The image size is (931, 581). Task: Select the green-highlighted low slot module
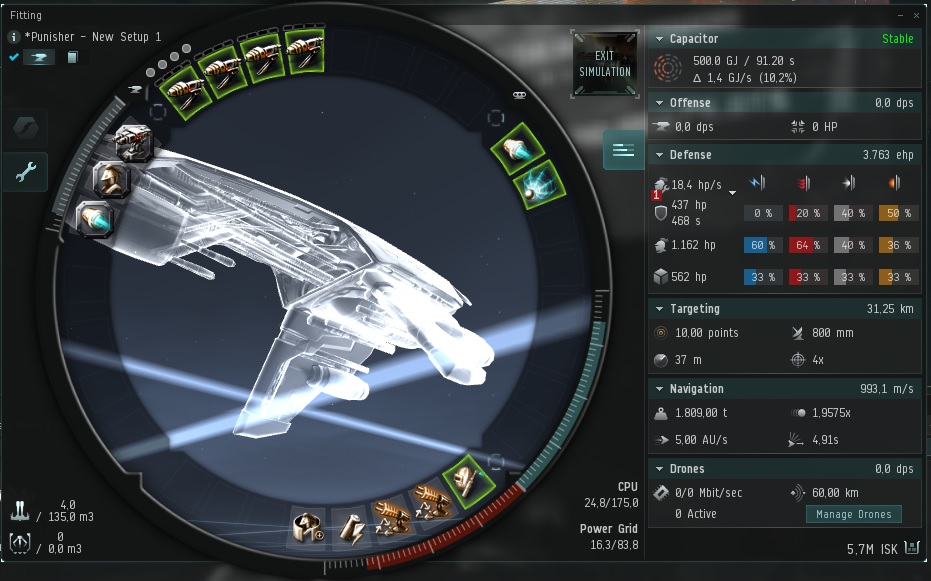point(467,478)
